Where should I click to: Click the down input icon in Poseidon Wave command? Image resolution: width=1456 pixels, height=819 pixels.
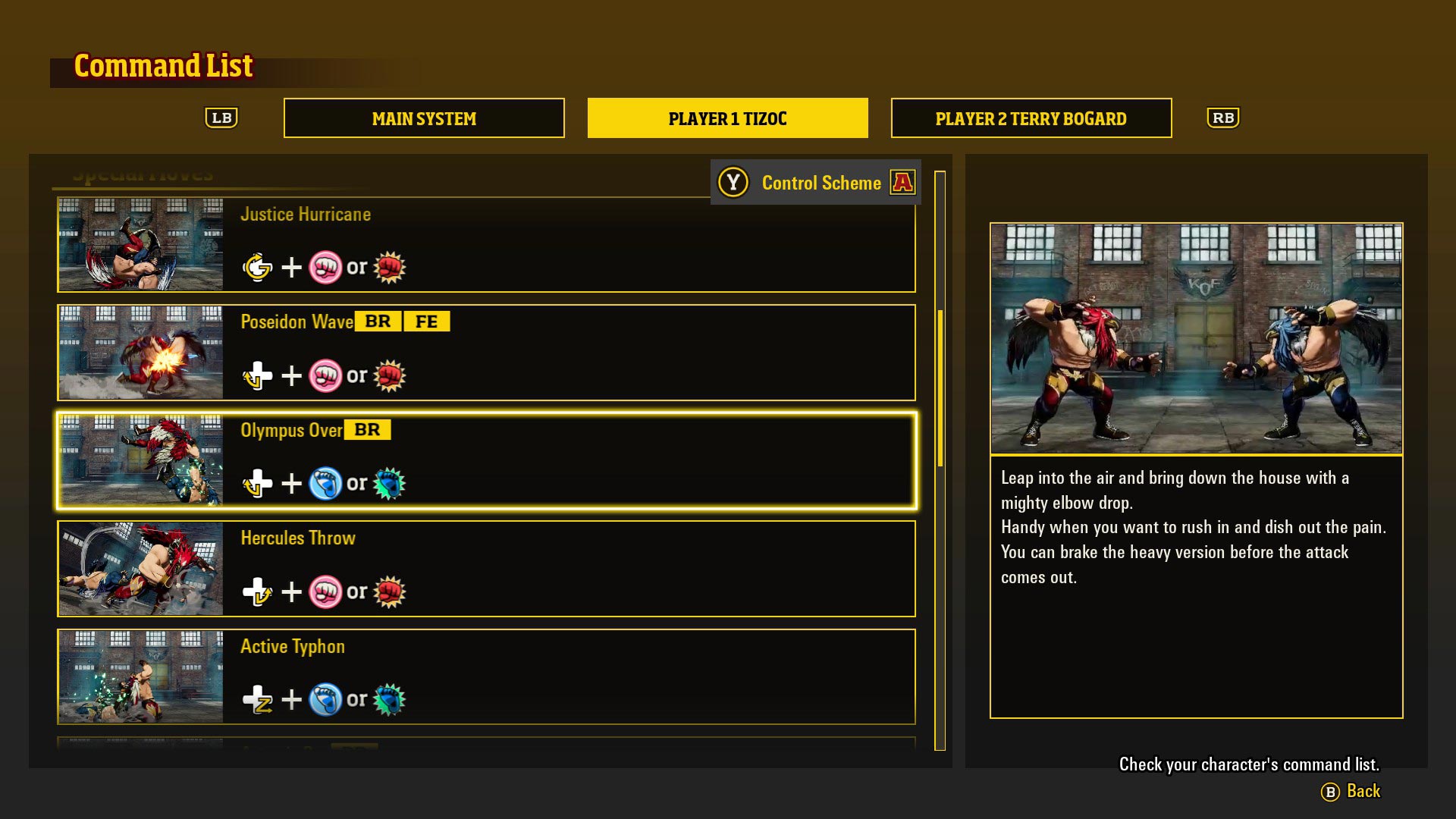click(x=257, y=375)
